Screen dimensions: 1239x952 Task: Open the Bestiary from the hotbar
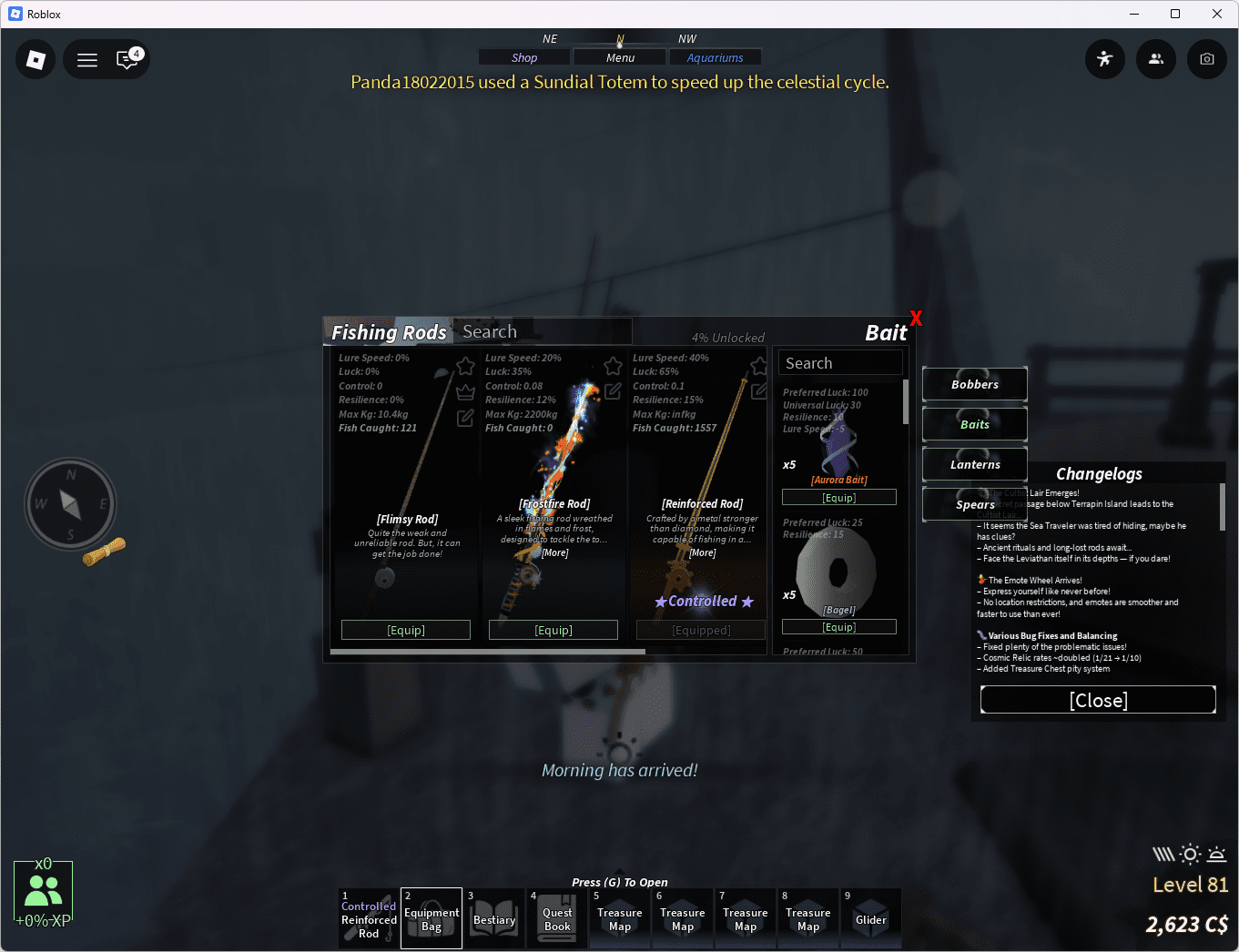(x=494, y=917)
